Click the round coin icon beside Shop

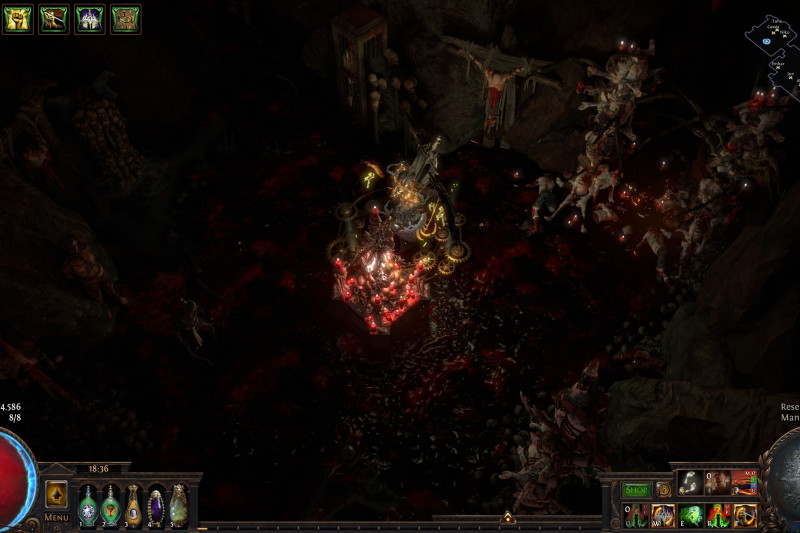(664, 490)
